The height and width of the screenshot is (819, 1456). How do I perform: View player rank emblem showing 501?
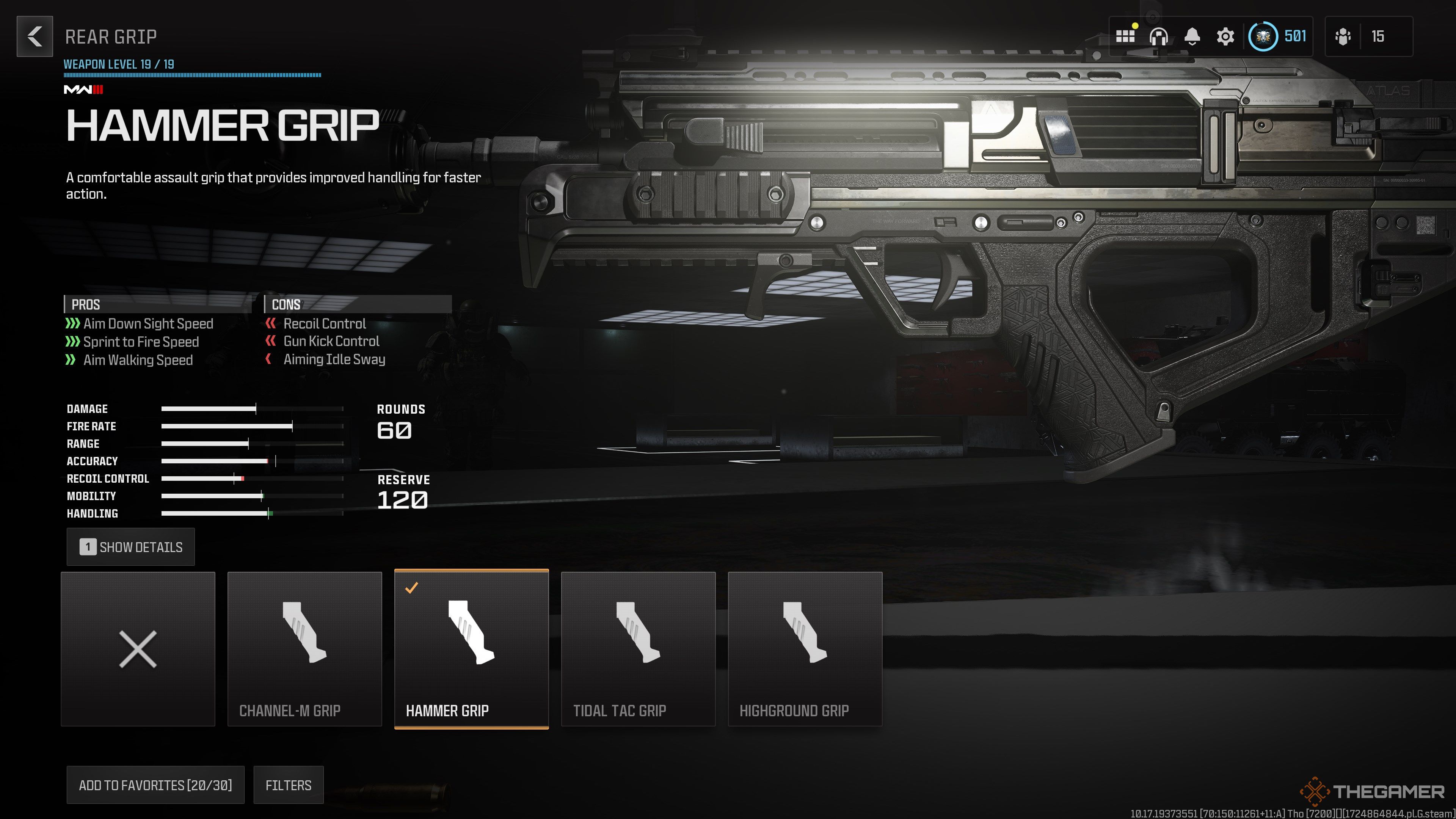pos(1265,37)
